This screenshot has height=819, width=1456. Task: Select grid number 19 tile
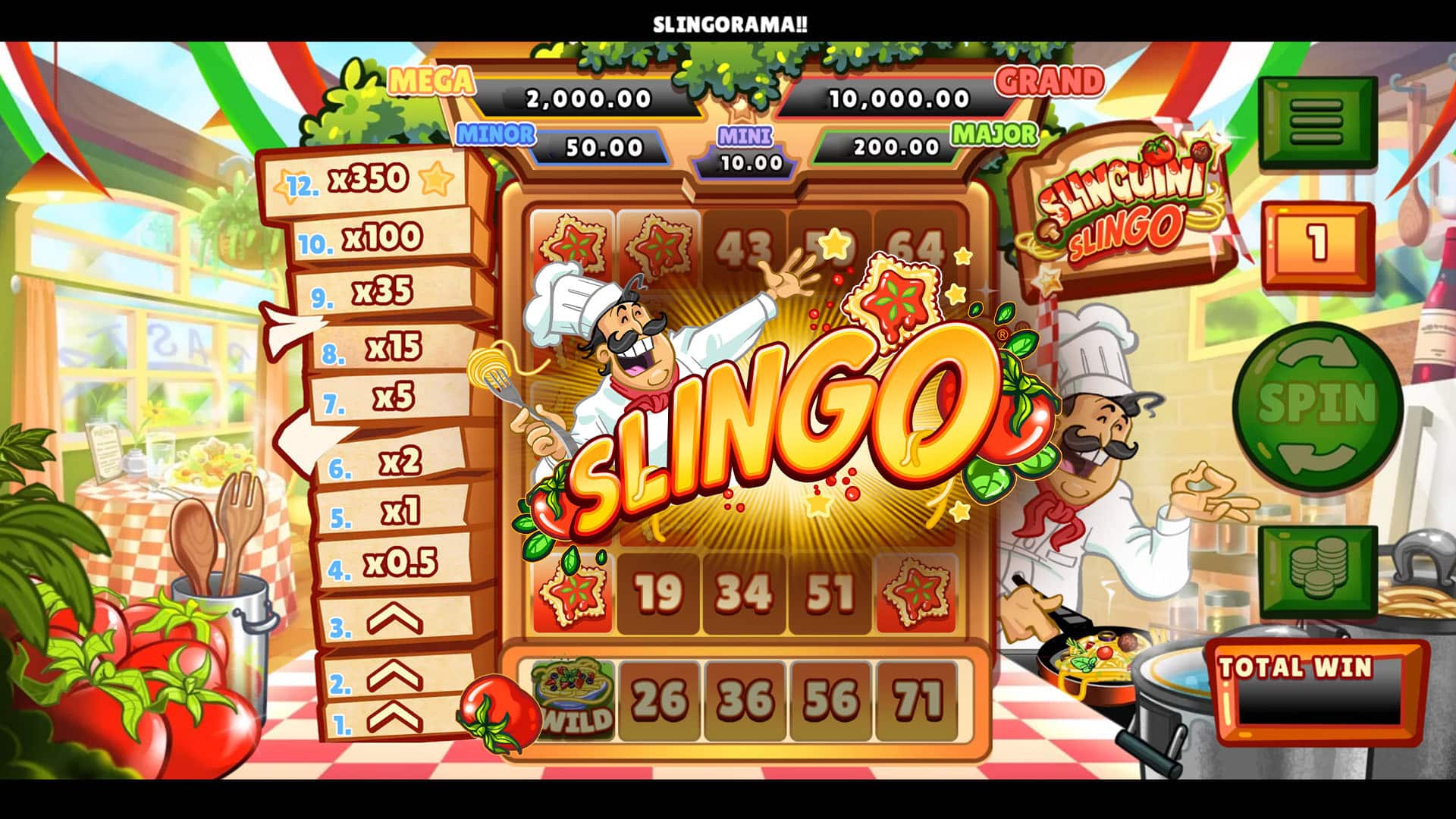[x=657, y=593]
